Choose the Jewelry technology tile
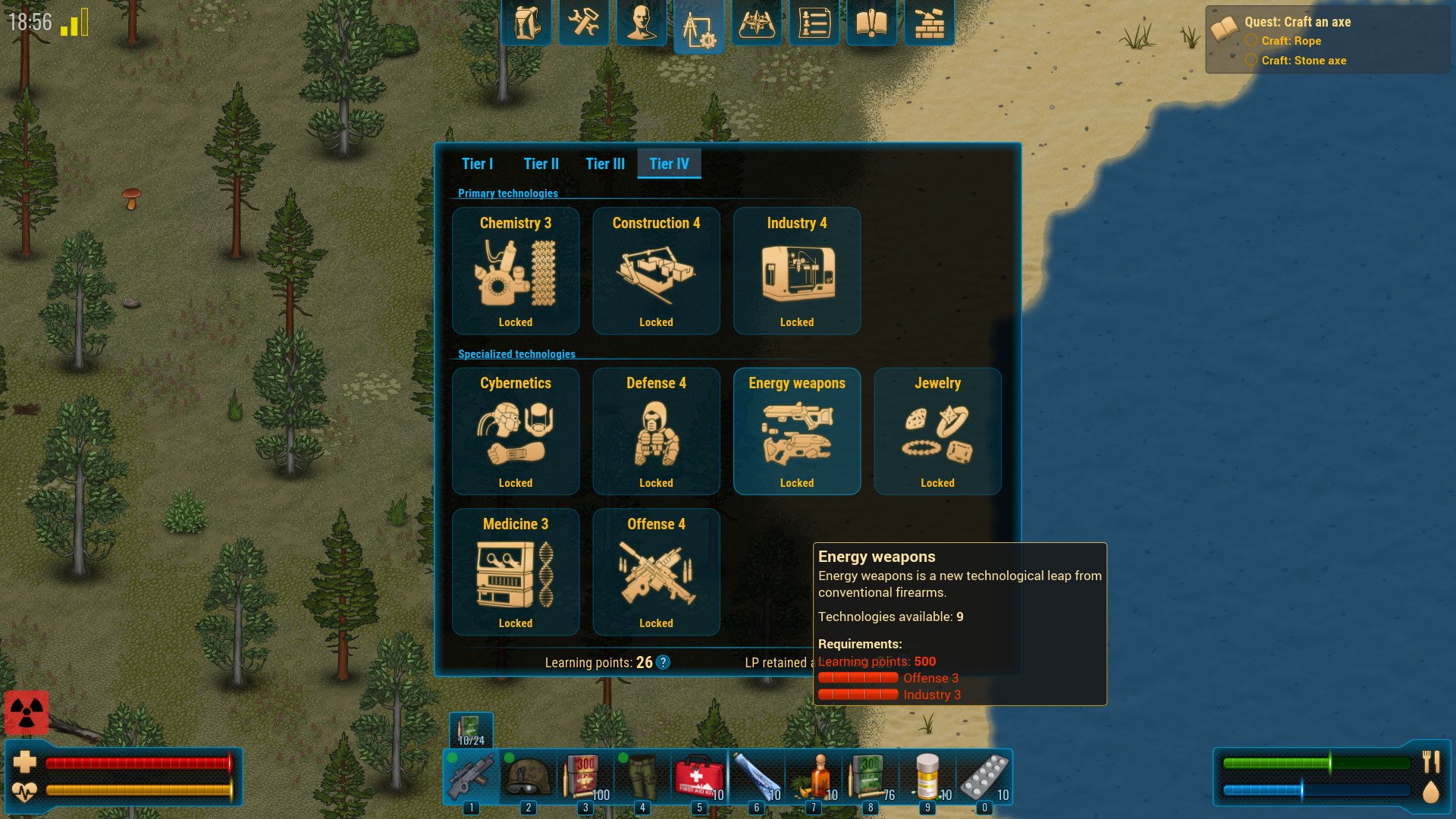1456x819 pixels. click(x=937, y=431)
